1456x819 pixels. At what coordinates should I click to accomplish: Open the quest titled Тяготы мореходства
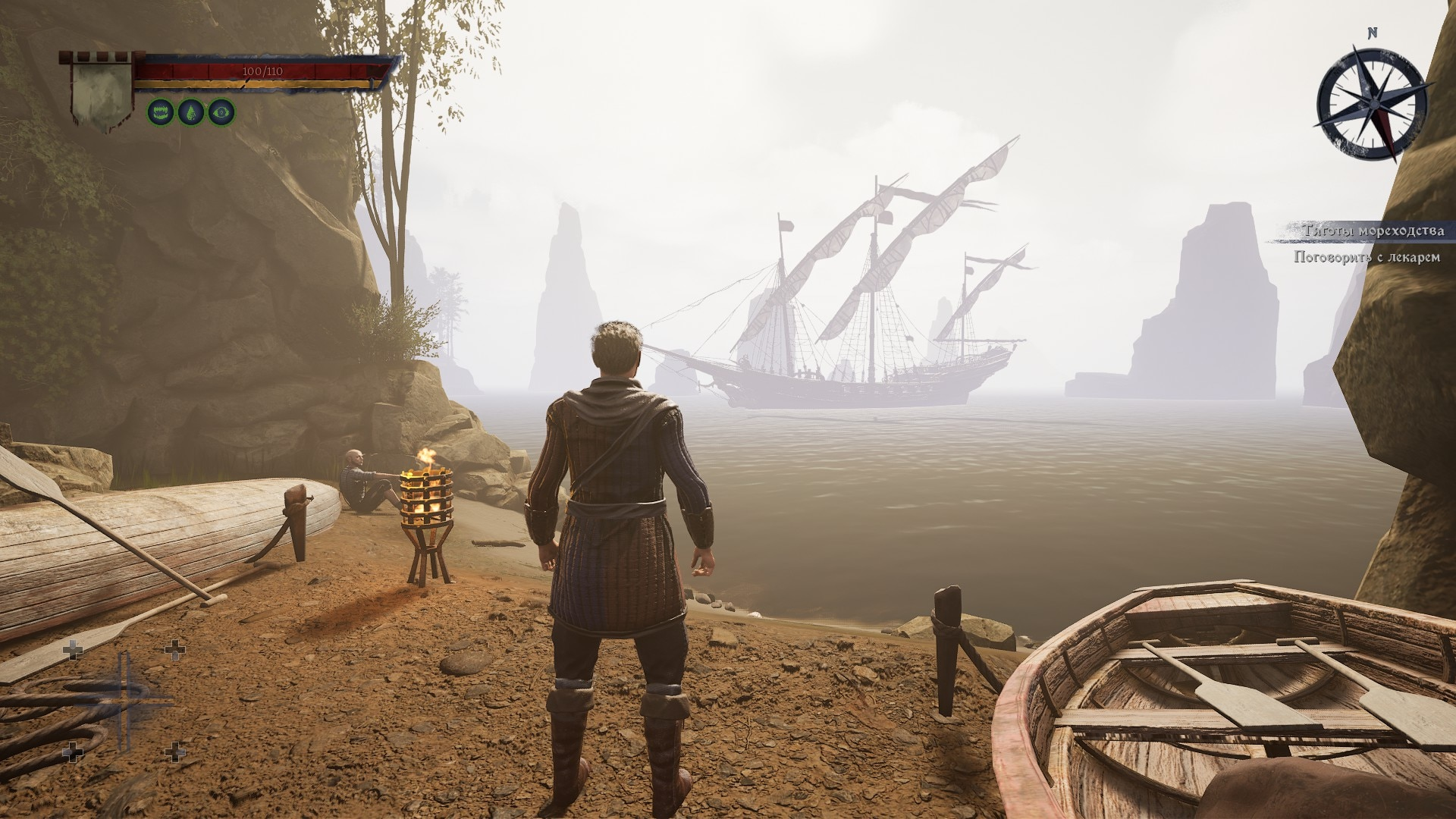[x=1373, y=231]
